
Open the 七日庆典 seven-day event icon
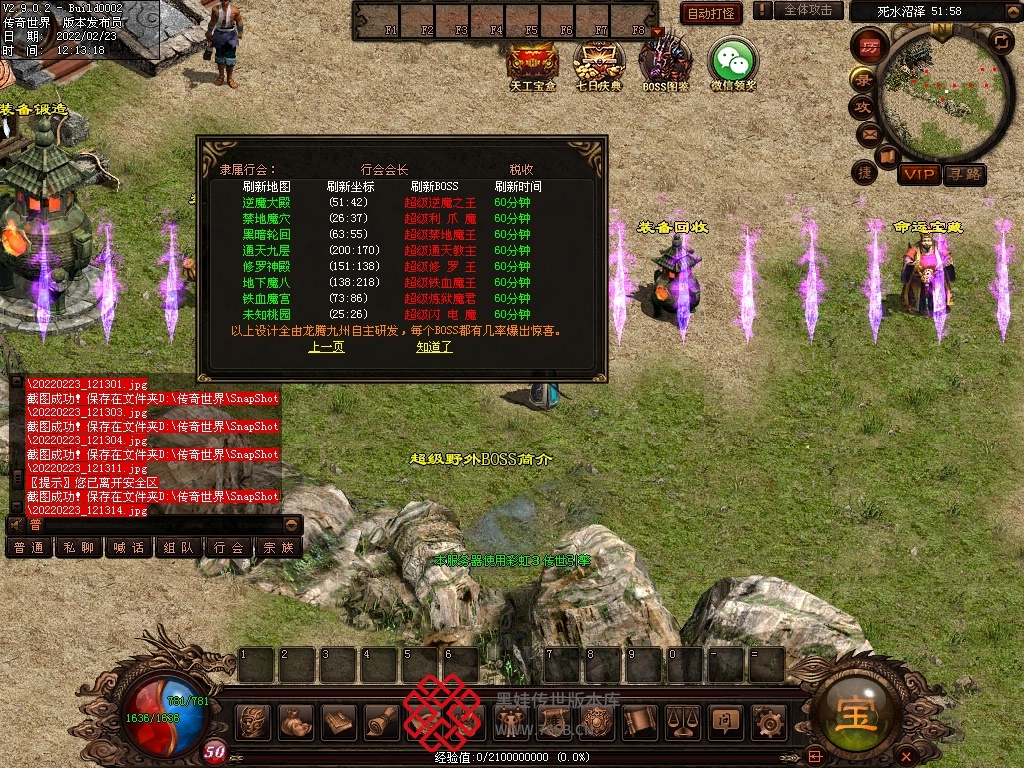coord(598,63)
